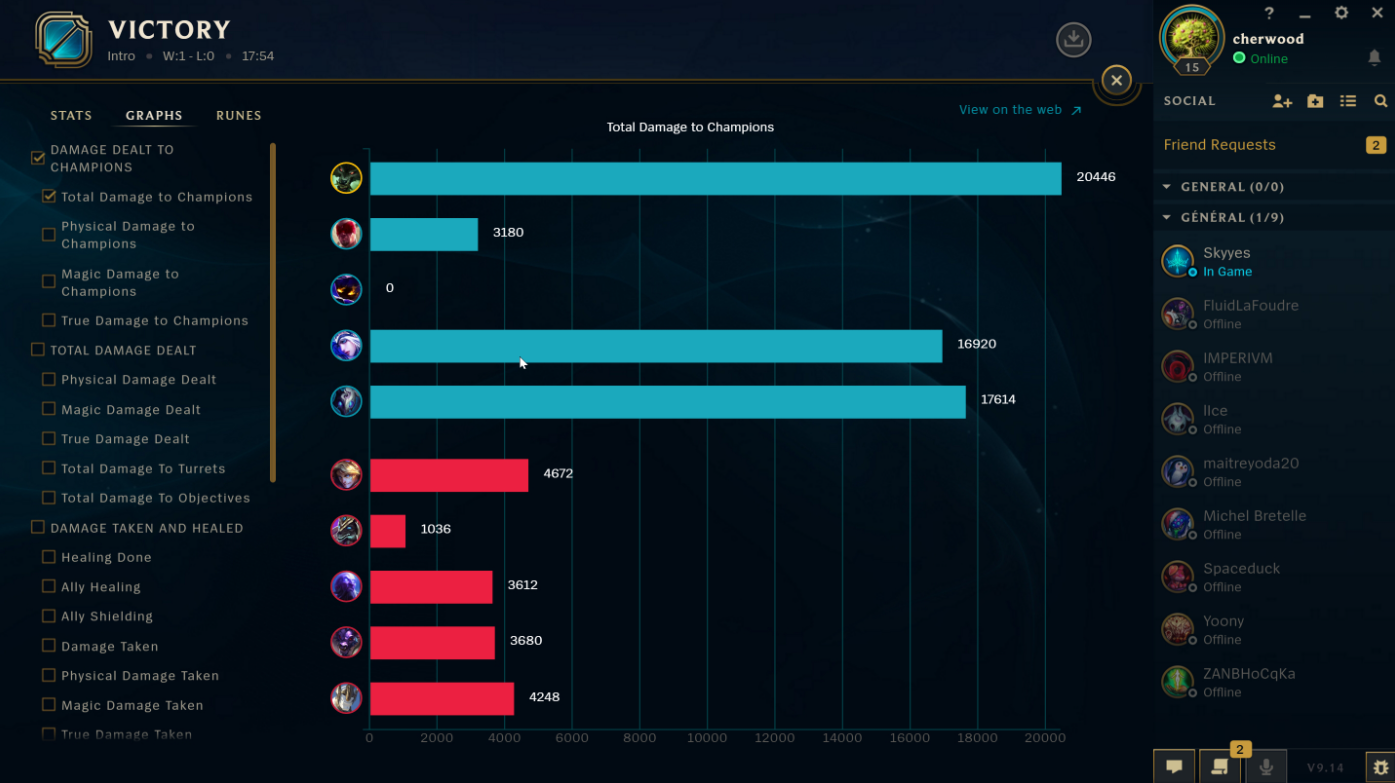This screenshot has height=783, width=1395.
Task: Open the missions scroll icon with badge
Action: 1220,765
